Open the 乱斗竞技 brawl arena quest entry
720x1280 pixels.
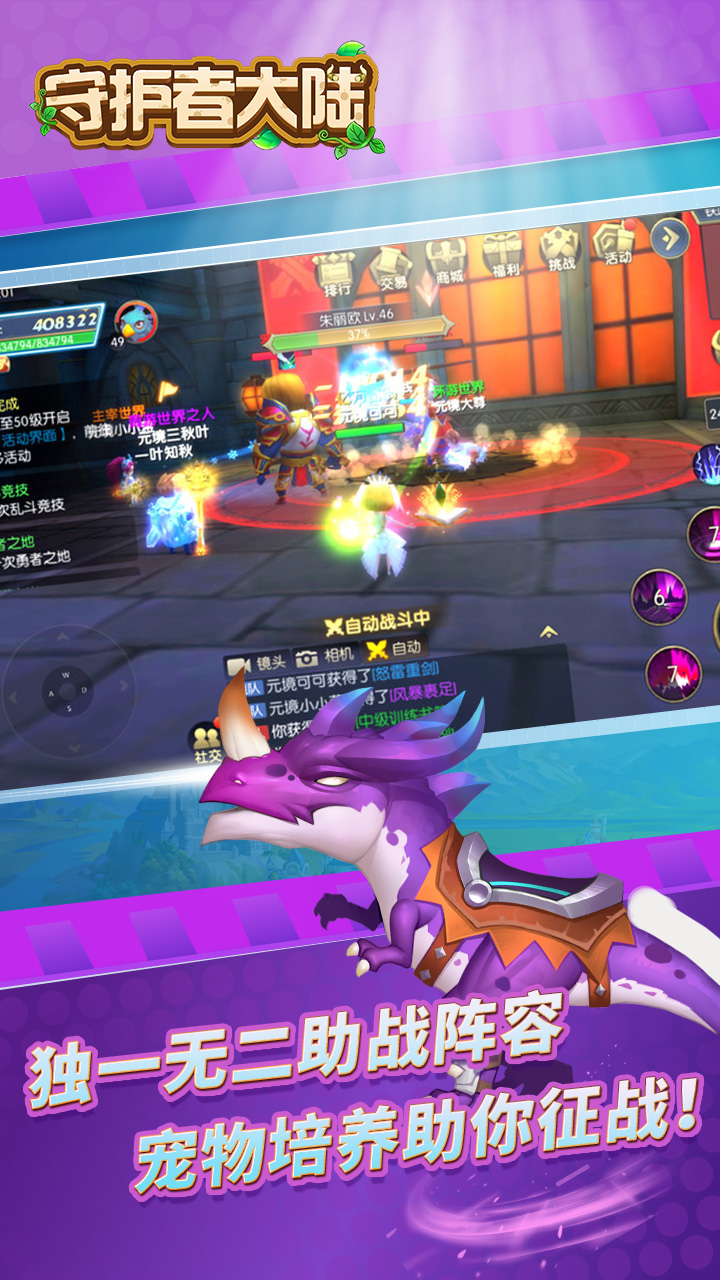coord(30,497)
